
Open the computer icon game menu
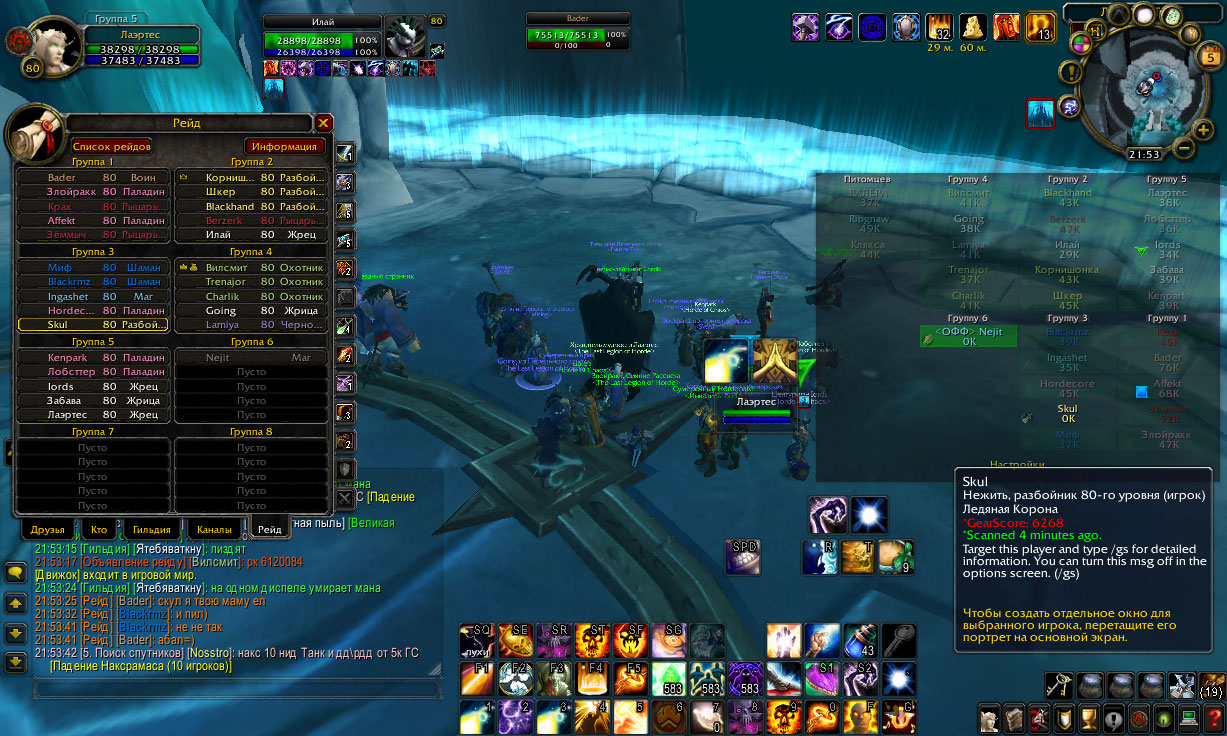[x=1188, y=718]
